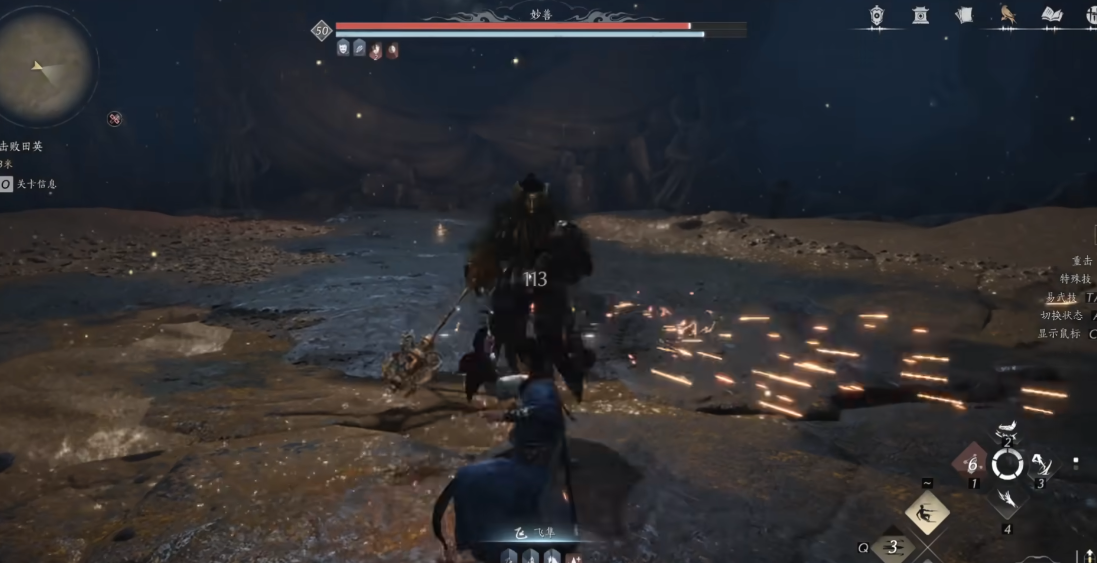Use the Q dash skill with 3 charges

coord(893,547)
